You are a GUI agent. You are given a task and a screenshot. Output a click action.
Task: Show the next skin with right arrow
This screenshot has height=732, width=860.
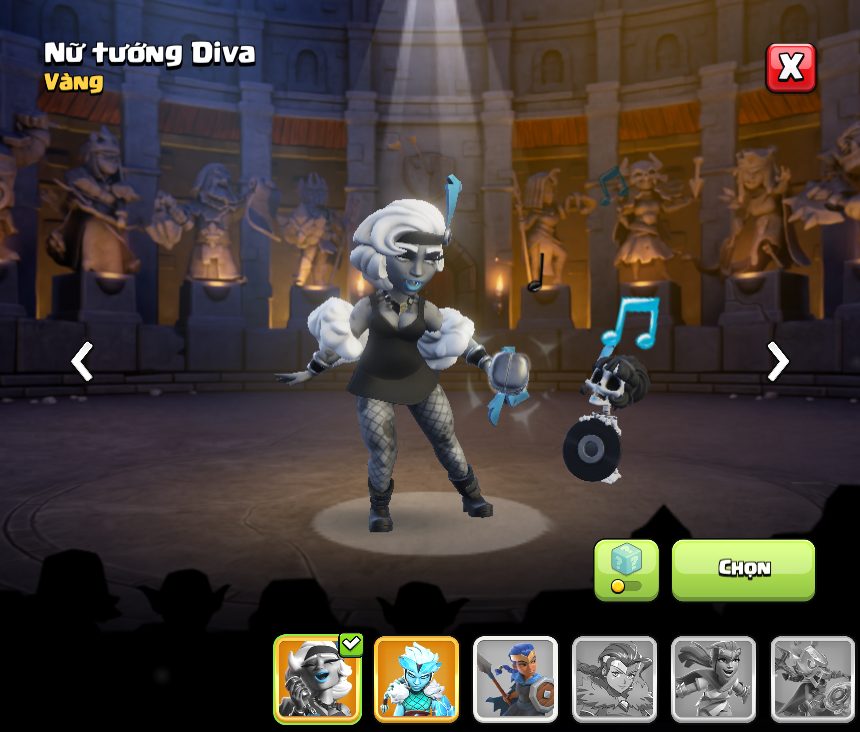coord(777,361)
